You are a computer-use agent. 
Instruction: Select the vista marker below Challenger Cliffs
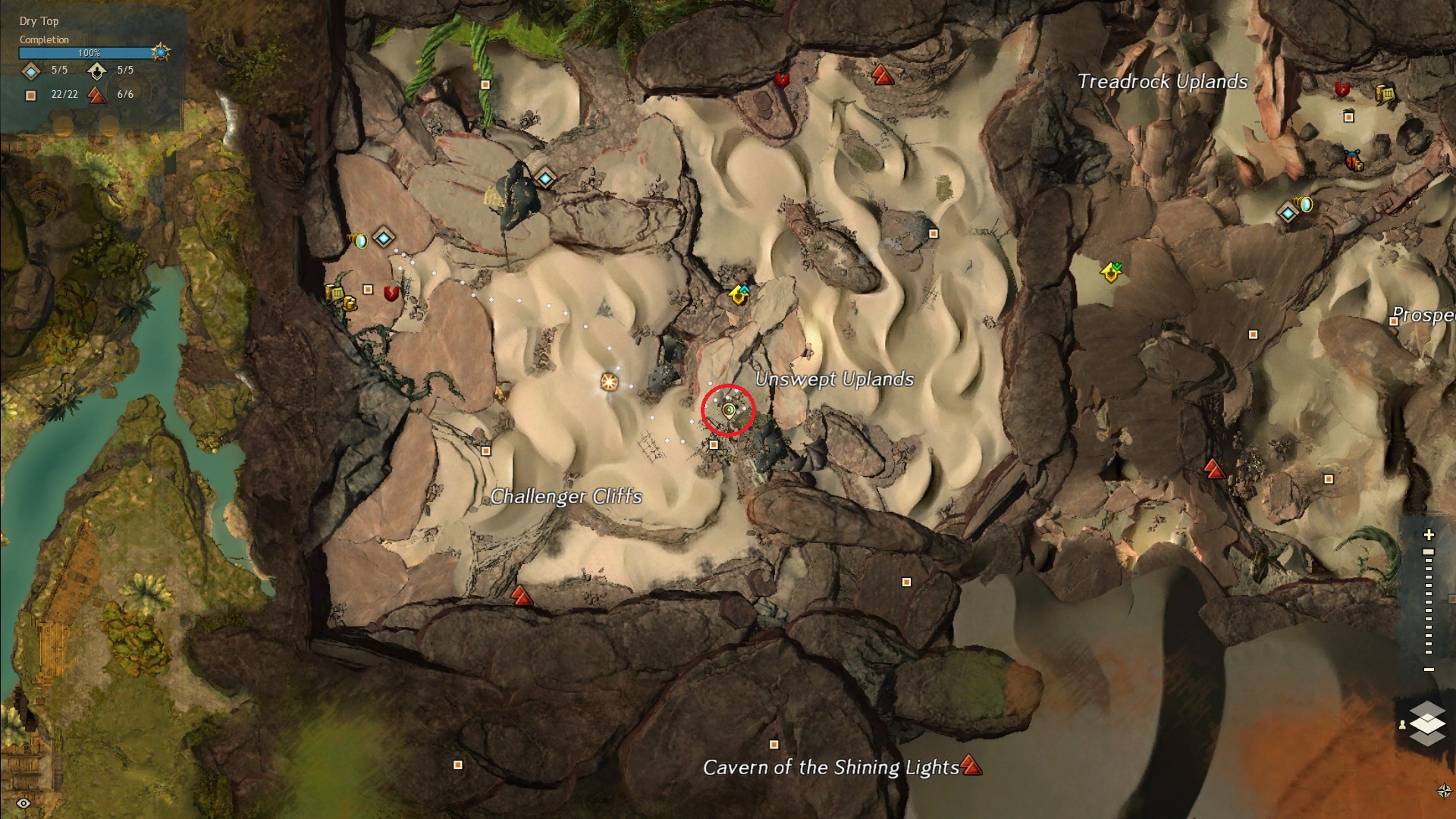click(x=520, y=595)
